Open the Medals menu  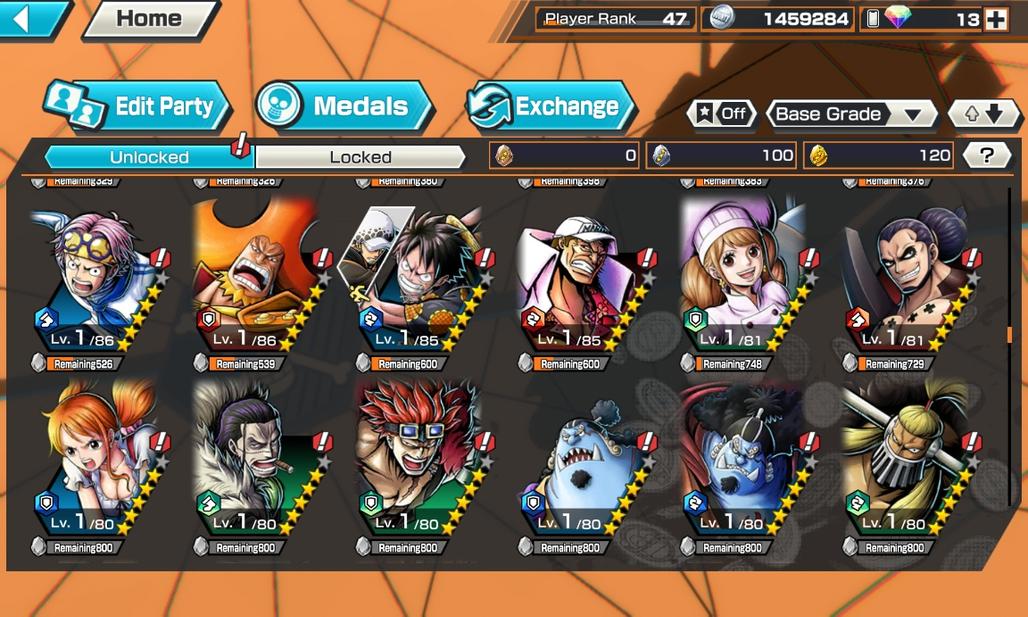(343, 107)
